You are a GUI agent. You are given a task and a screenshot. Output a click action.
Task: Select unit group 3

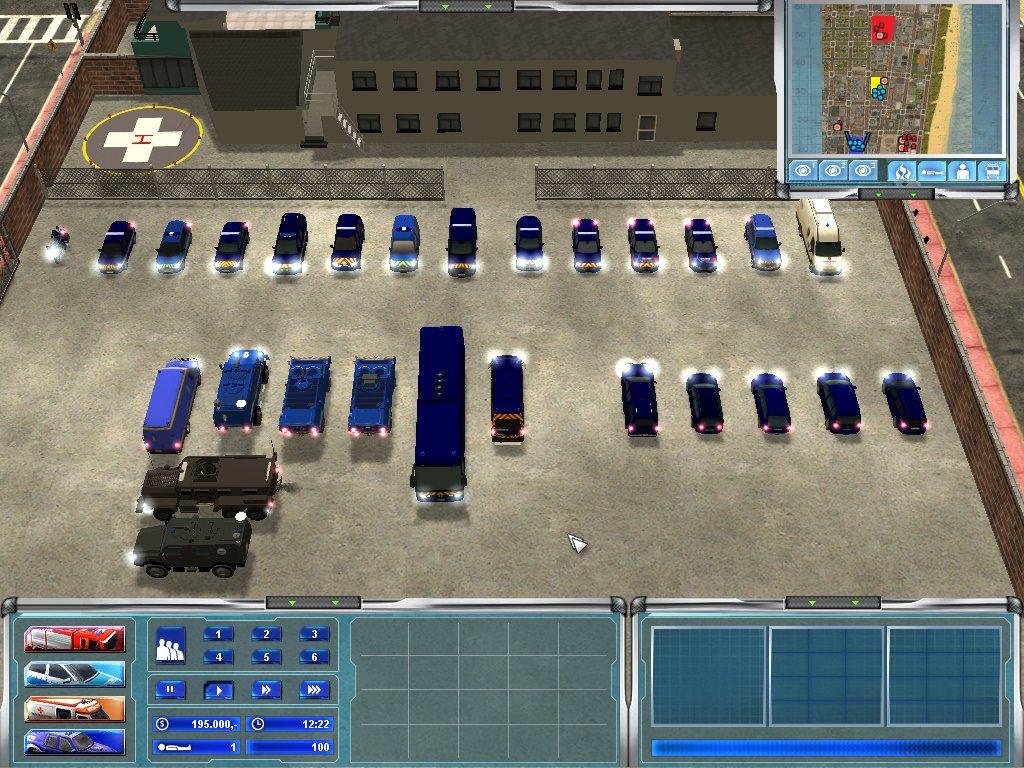[x=314, y=634]
